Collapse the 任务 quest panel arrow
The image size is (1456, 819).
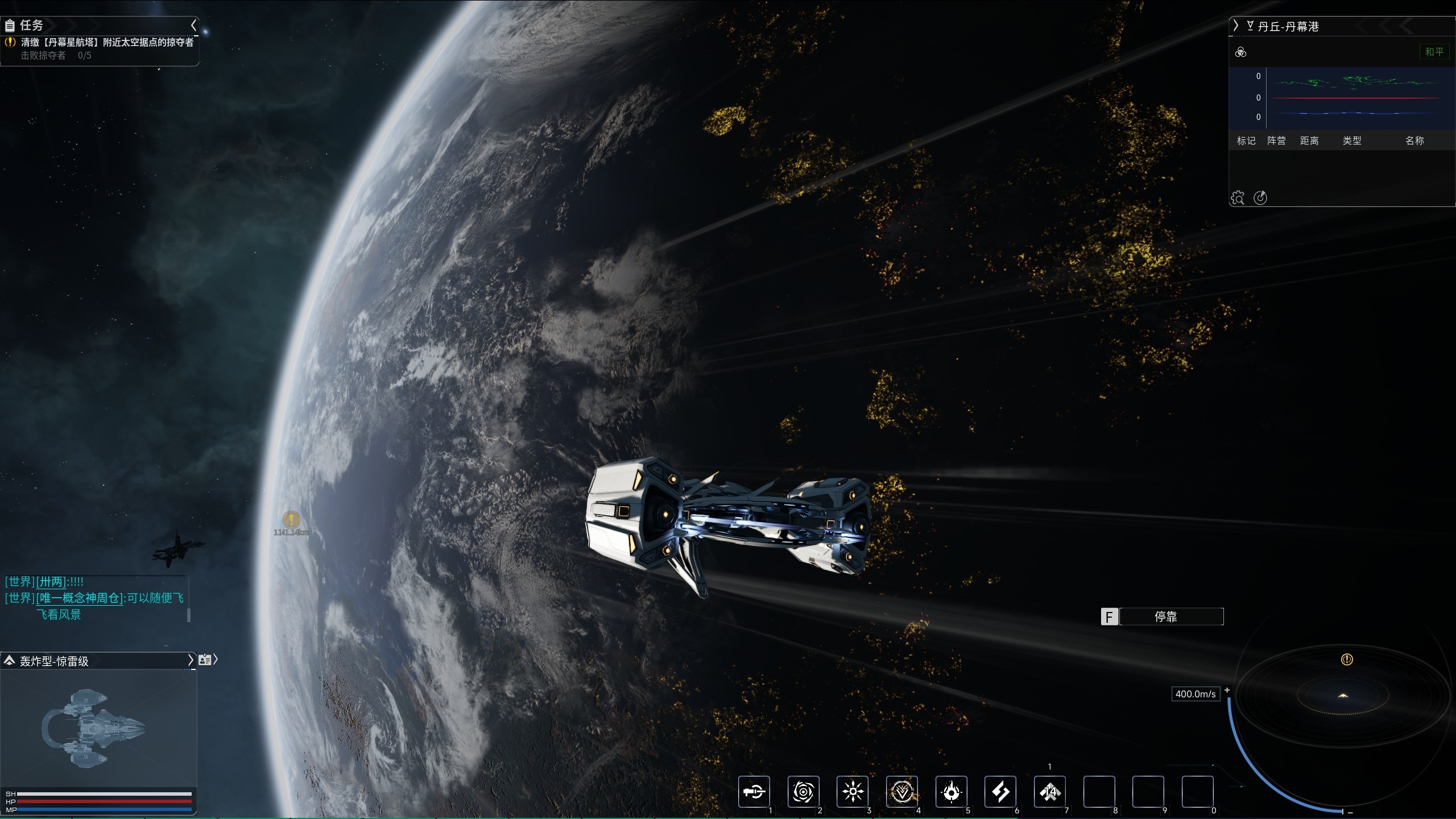pos(193,26)
